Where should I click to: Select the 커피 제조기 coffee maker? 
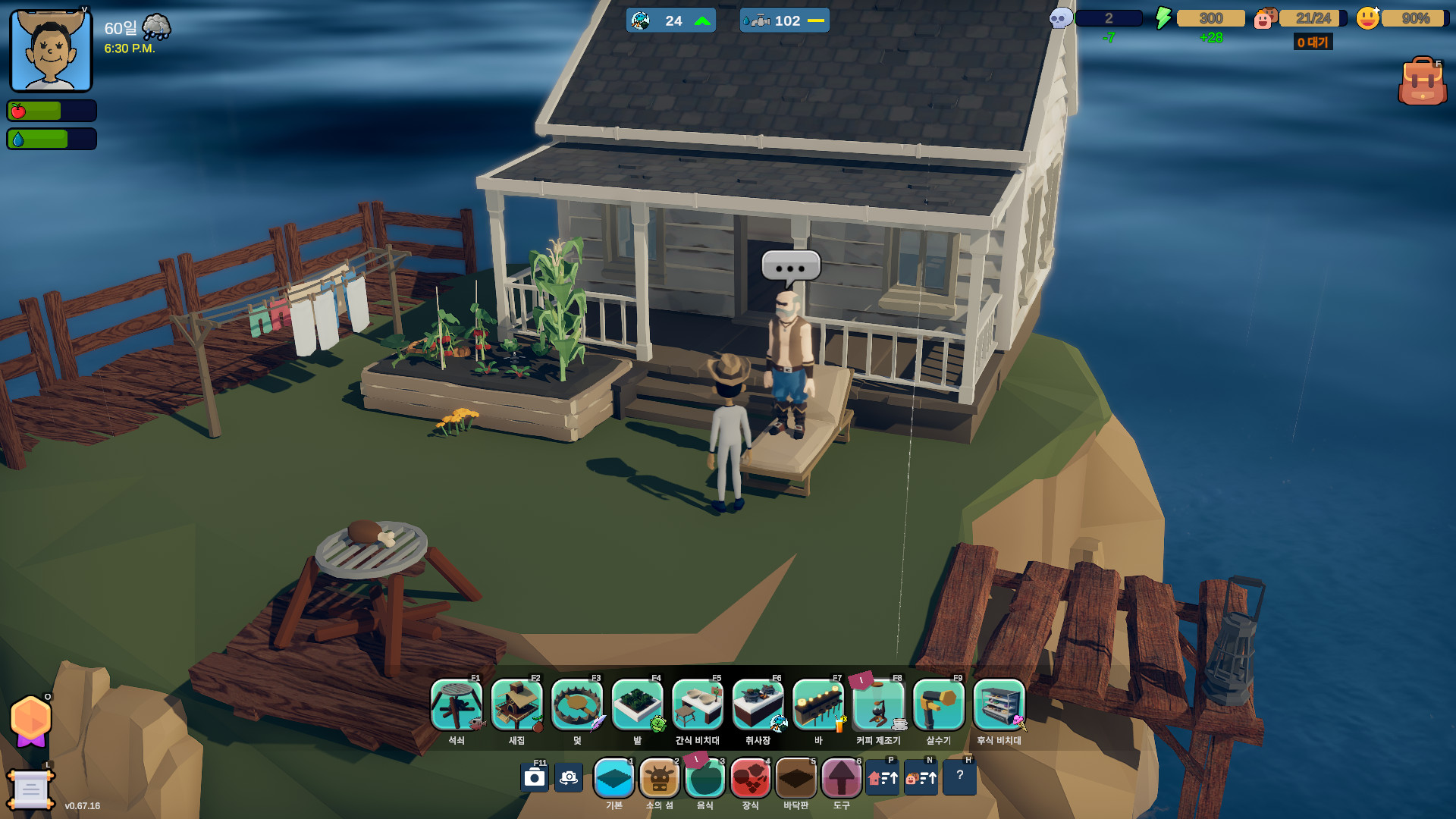[878, 705]
